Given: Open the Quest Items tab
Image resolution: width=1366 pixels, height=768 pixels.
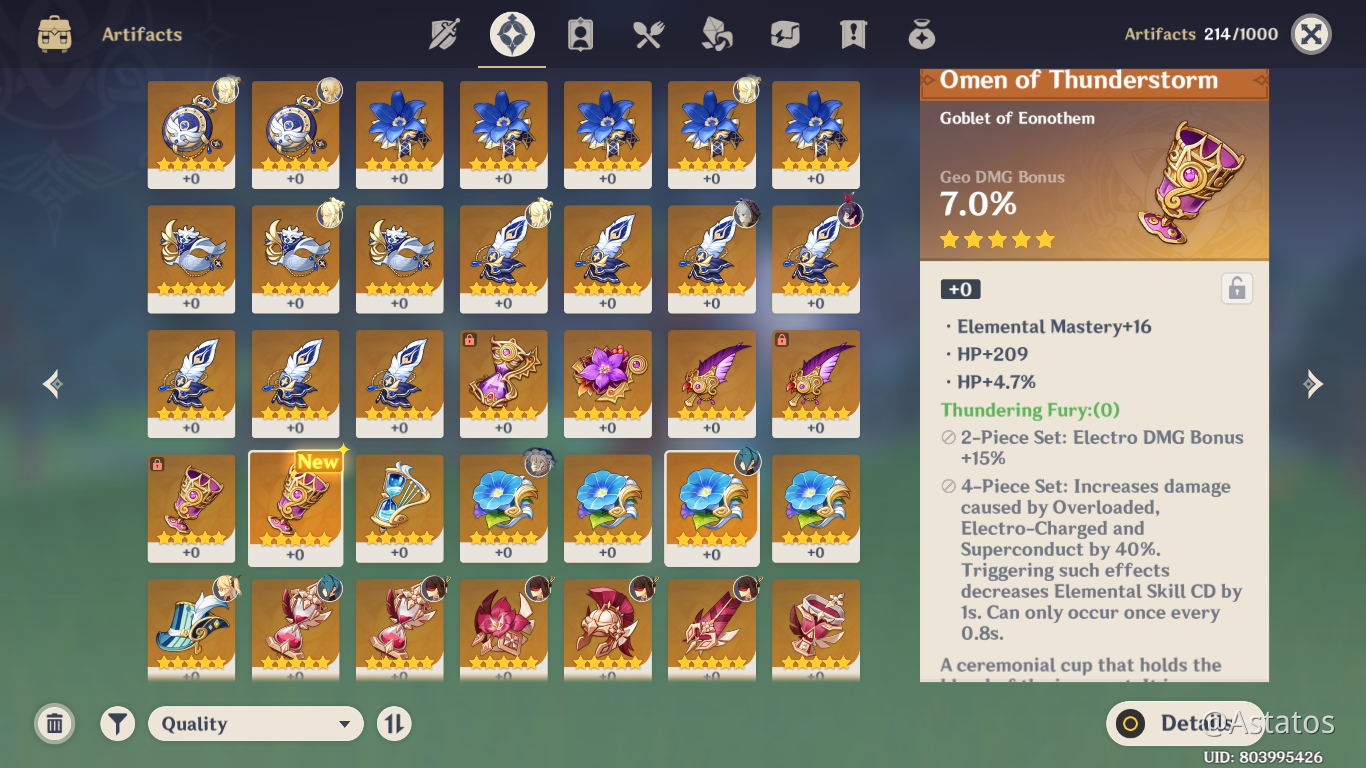Looking at the screenshot, I should [851, 33].
